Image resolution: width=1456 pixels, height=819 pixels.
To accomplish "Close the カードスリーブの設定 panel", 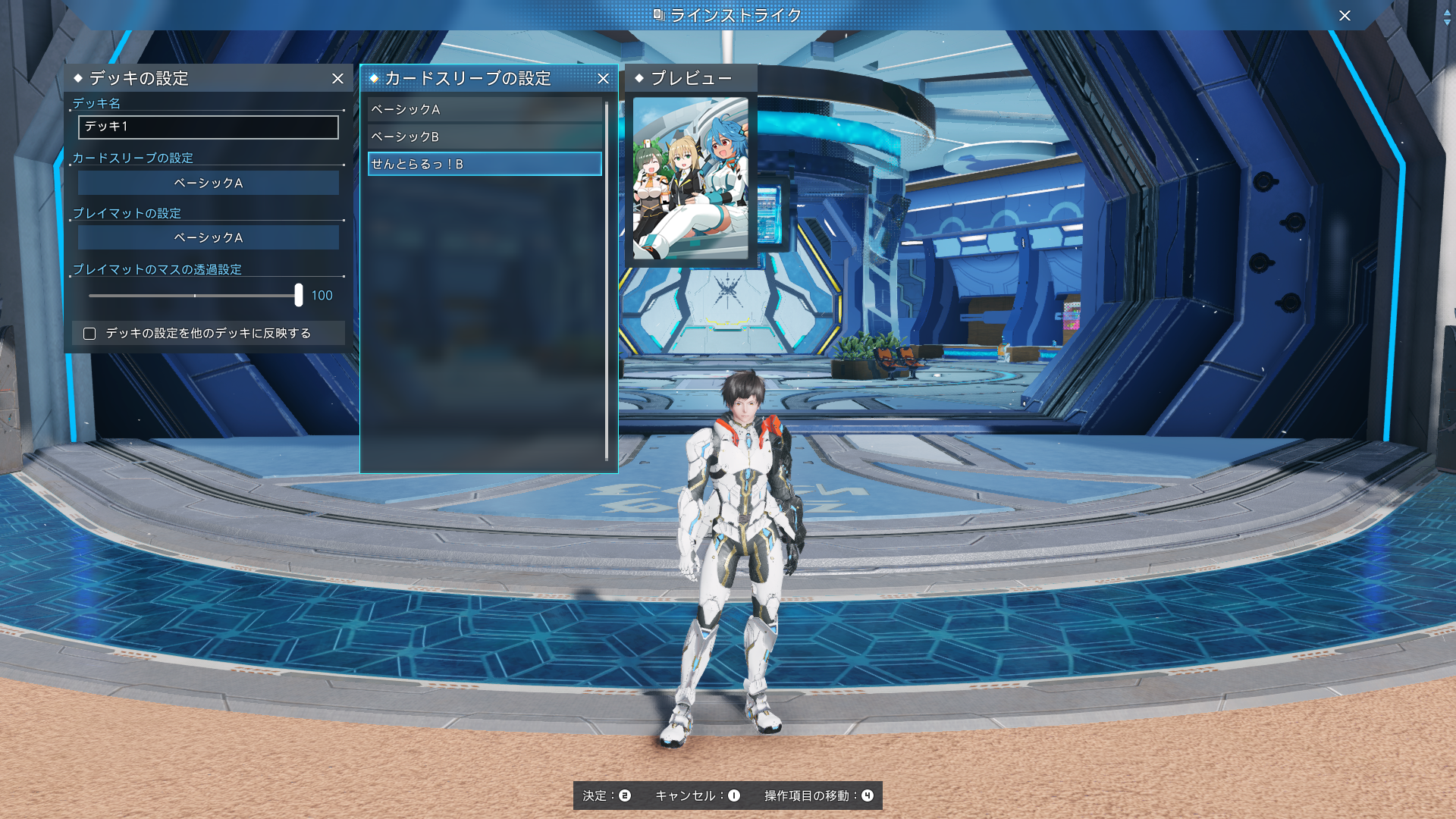I will [x=604, y=79].
